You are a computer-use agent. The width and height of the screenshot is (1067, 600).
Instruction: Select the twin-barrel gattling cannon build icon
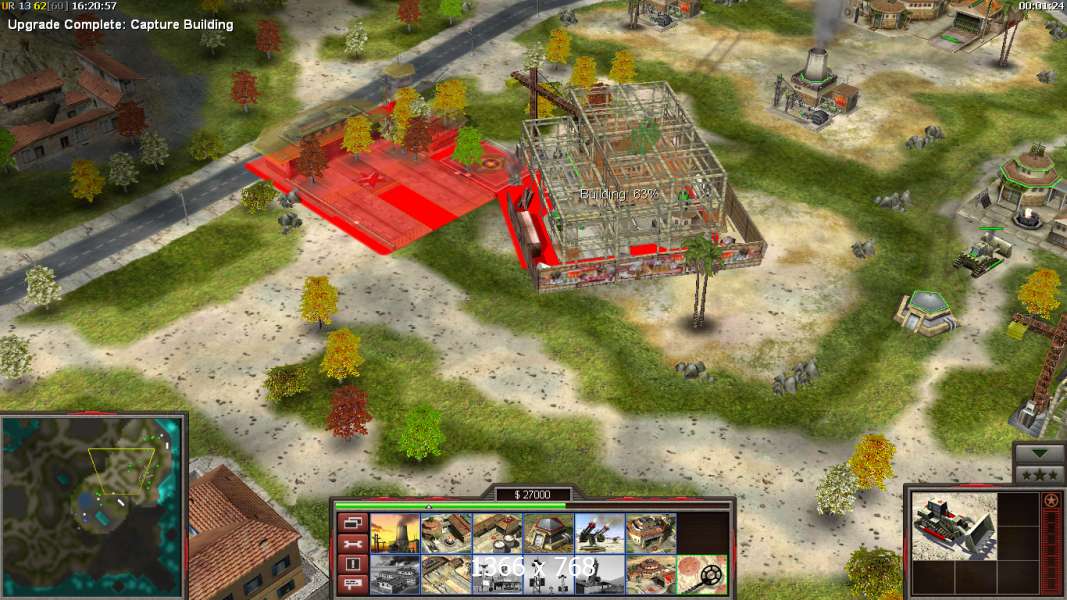(599, 533)
